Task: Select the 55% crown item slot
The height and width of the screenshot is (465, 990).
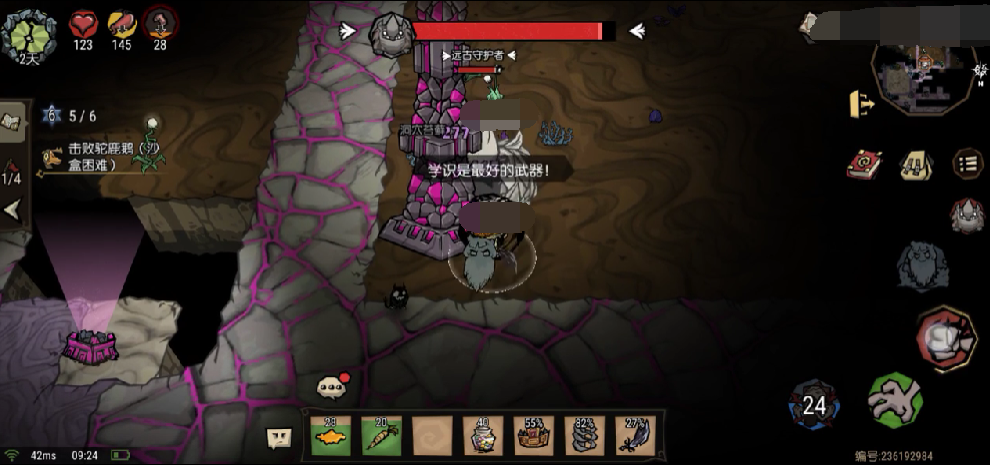Action: tap(533, 435)
